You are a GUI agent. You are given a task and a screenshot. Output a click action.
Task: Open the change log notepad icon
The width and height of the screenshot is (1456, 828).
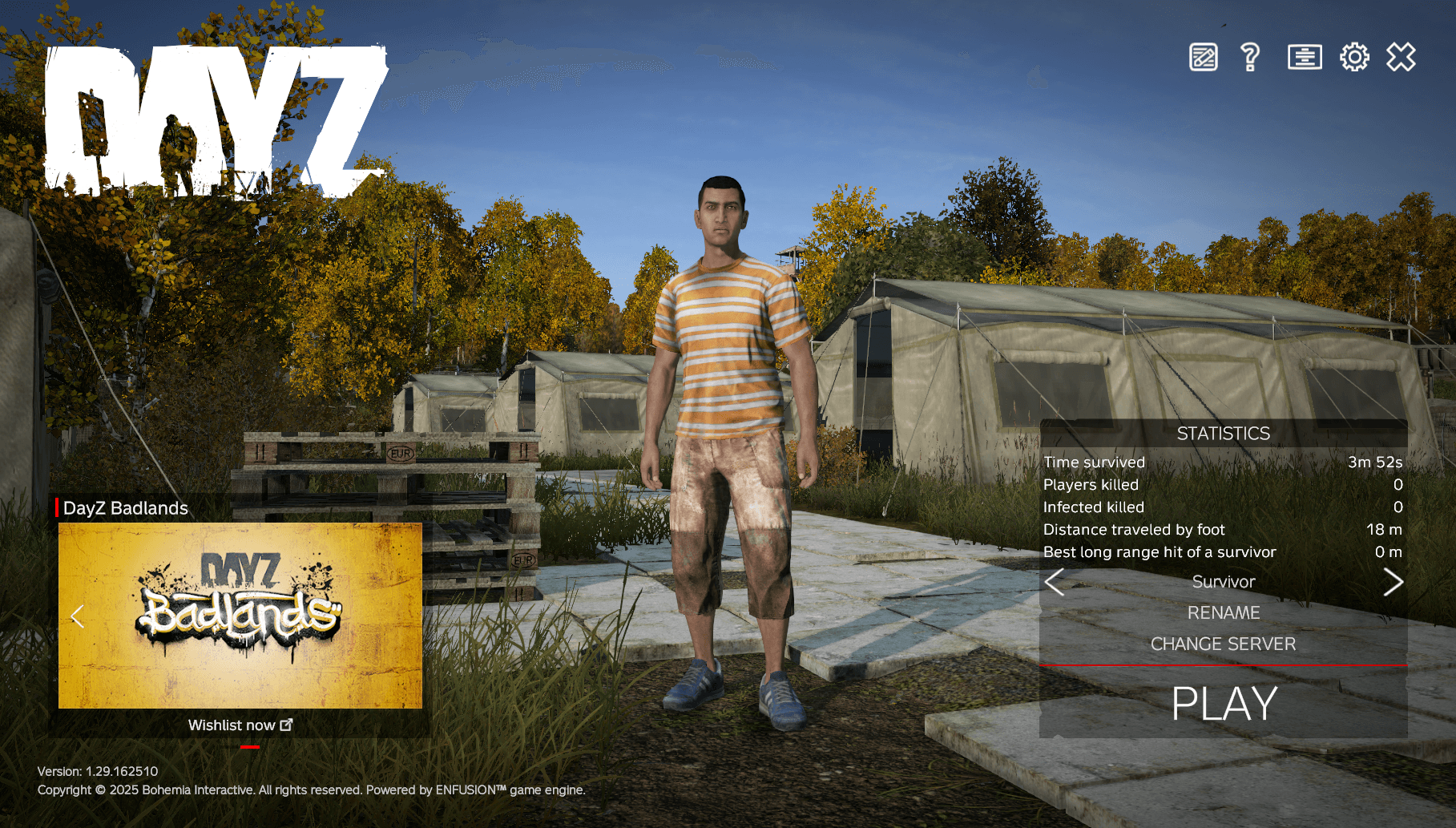pos(1202,57)
